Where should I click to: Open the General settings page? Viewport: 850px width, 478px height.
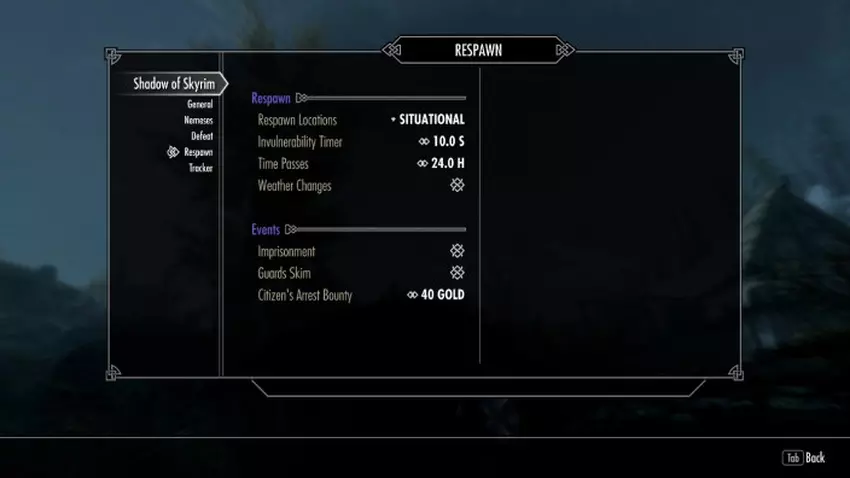[199, 104]
